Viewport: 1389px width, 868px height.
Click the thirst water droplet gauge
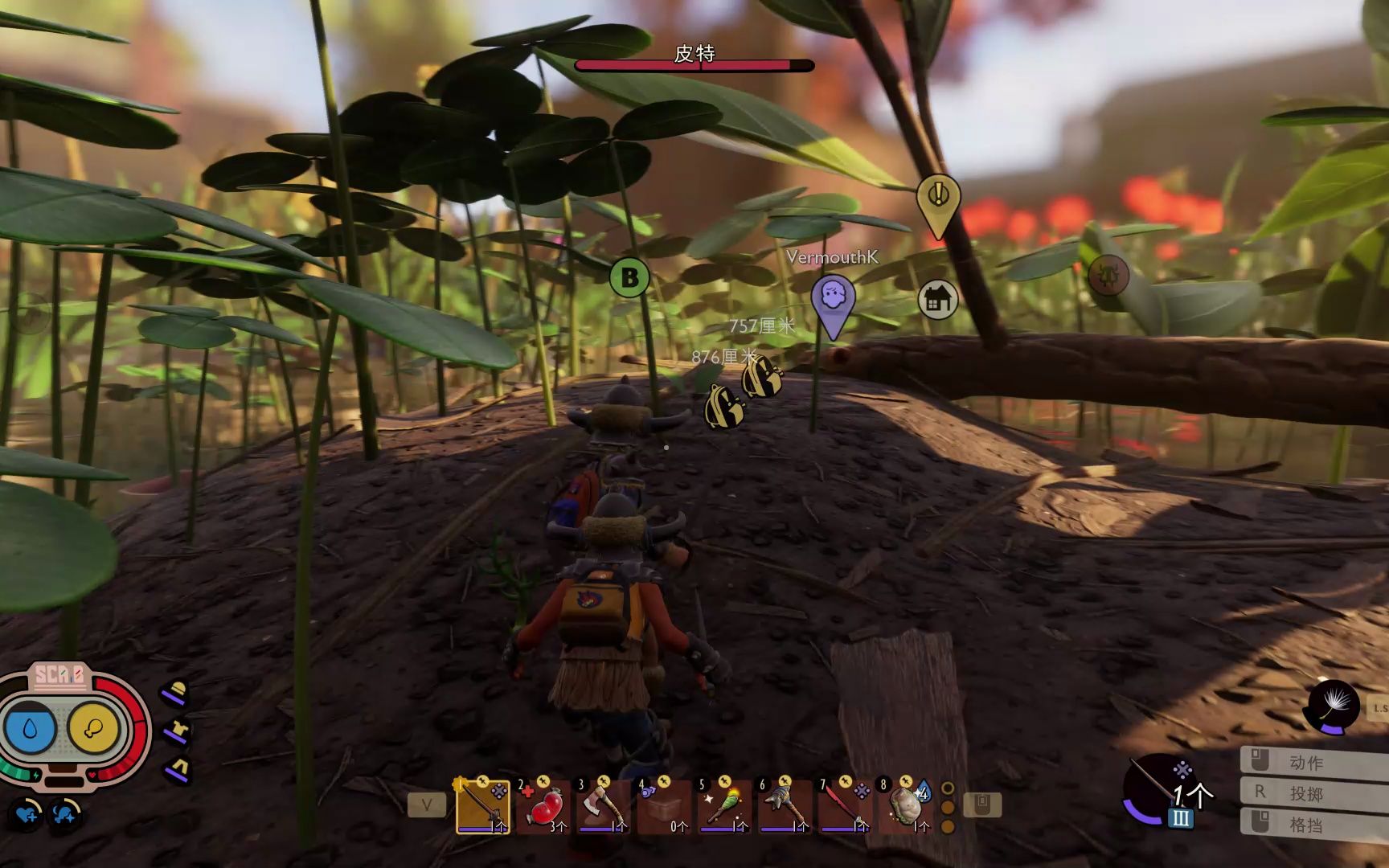tap(31, 728)
